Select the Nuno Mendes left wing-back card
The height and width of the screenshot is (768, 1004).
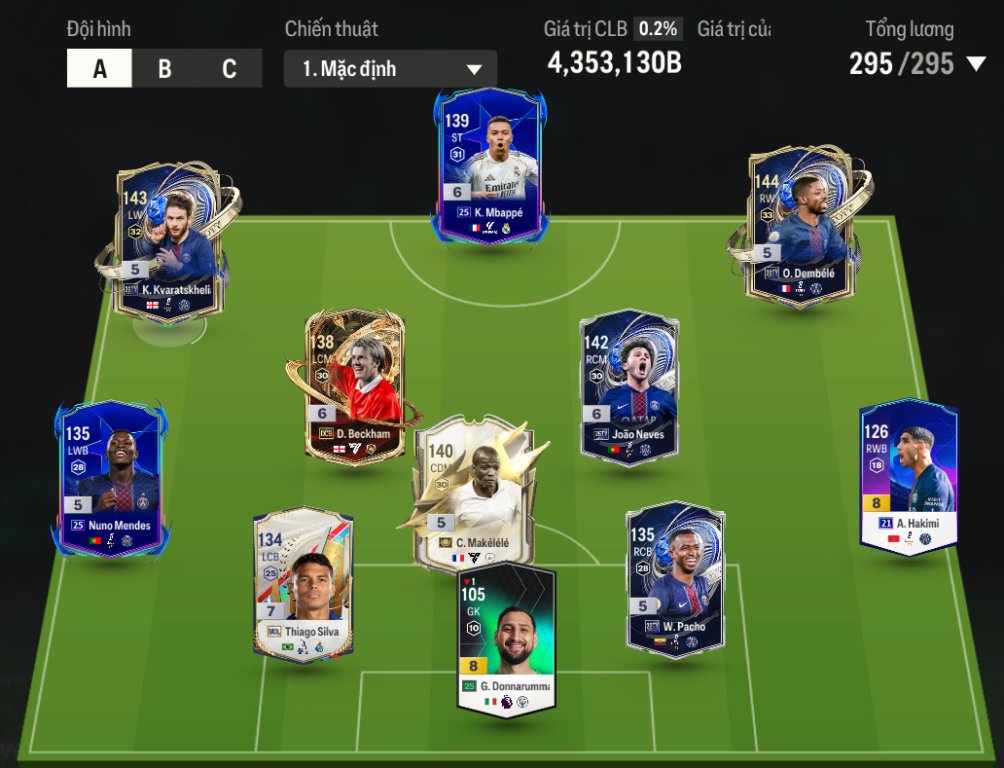(110, 478)
